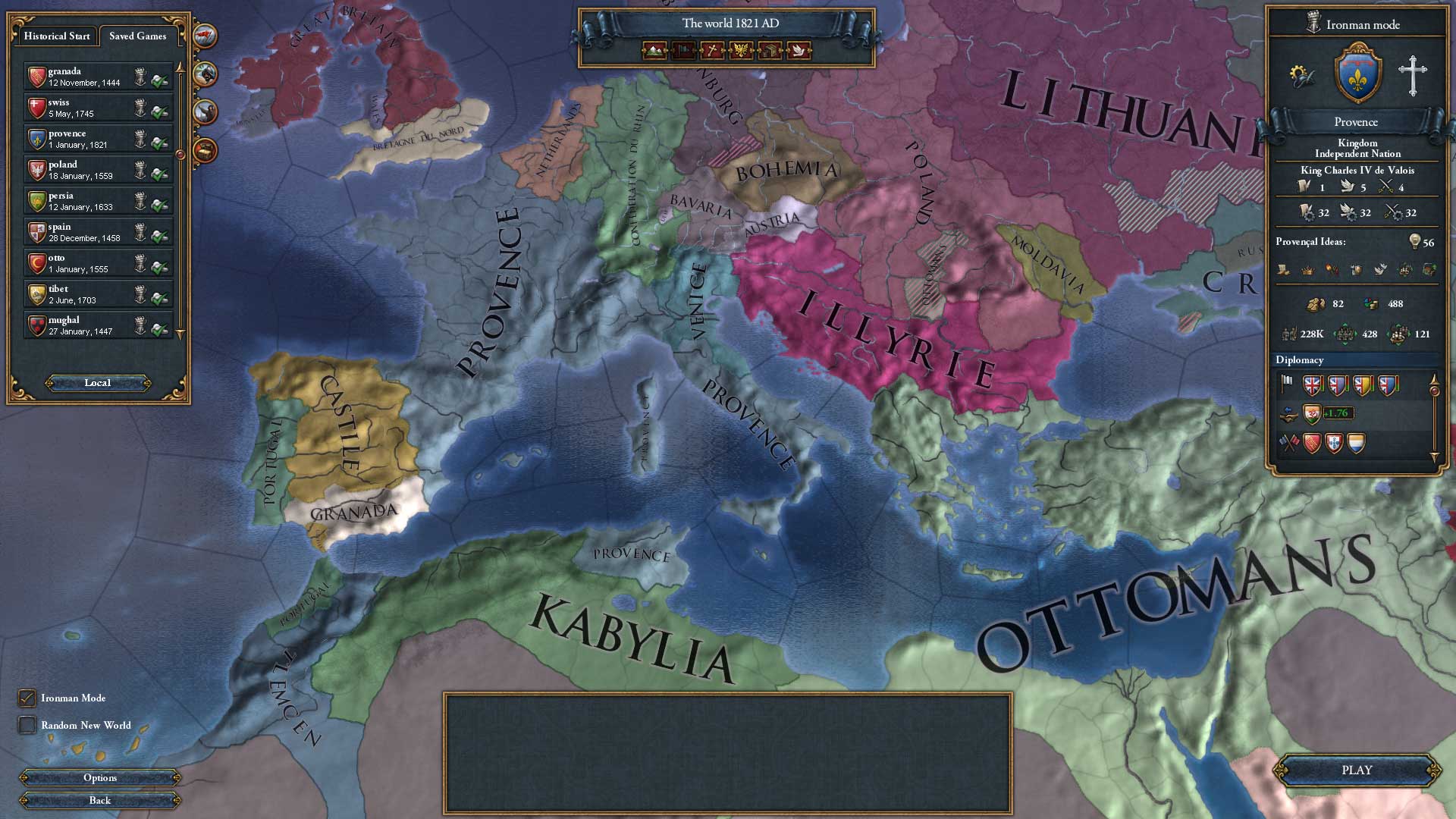The width and height of the screenshot is (1456, 819).
Task: Click the manpower soldiers icon showing 228K
Action: tap(1289, 334)
